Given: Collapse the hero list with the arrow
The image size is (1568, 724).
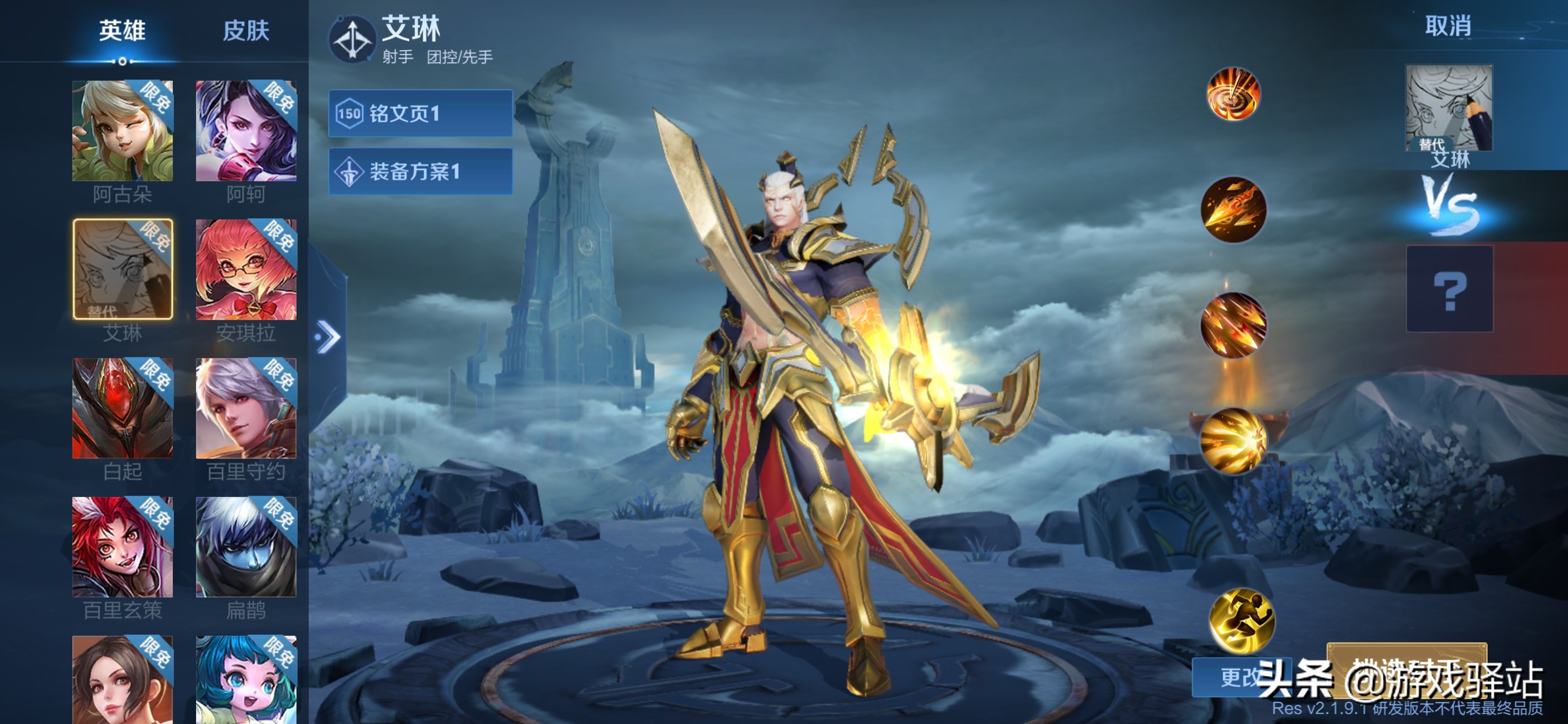Looking at the screenshot, I should coord(328,337).
